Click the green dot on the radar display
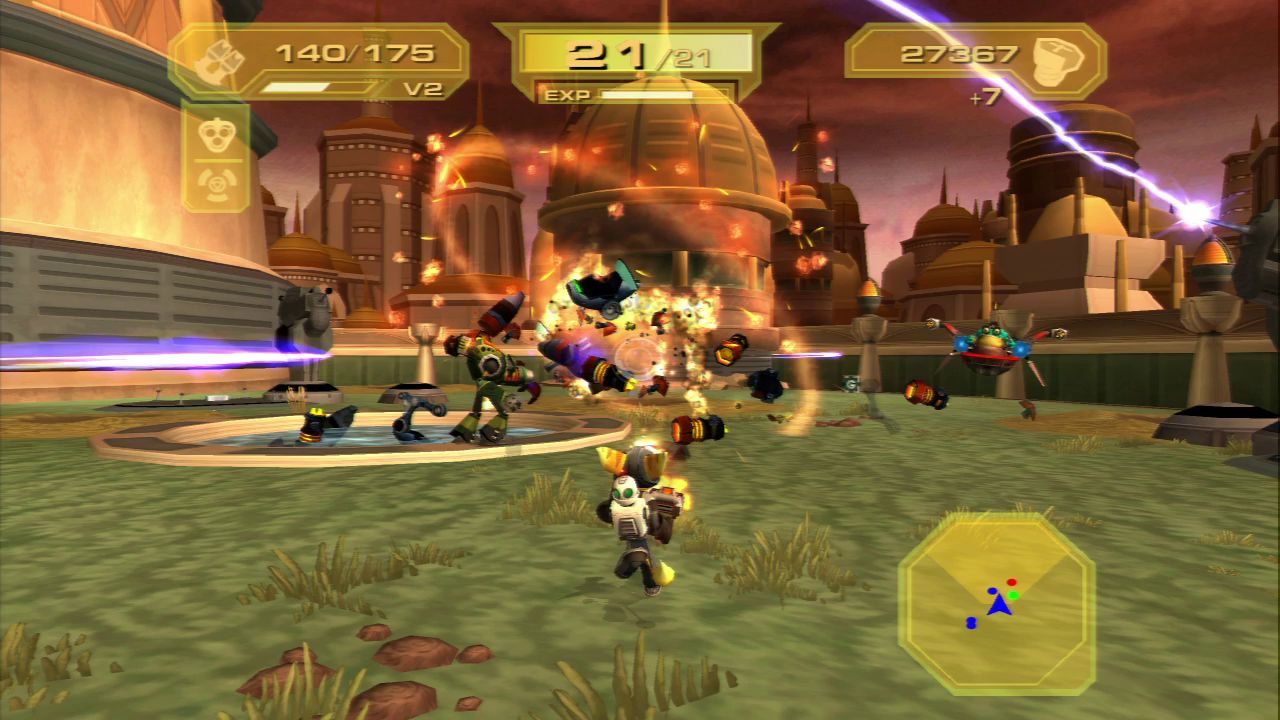The image size is (1280, 720). [x=1013, y=595]
